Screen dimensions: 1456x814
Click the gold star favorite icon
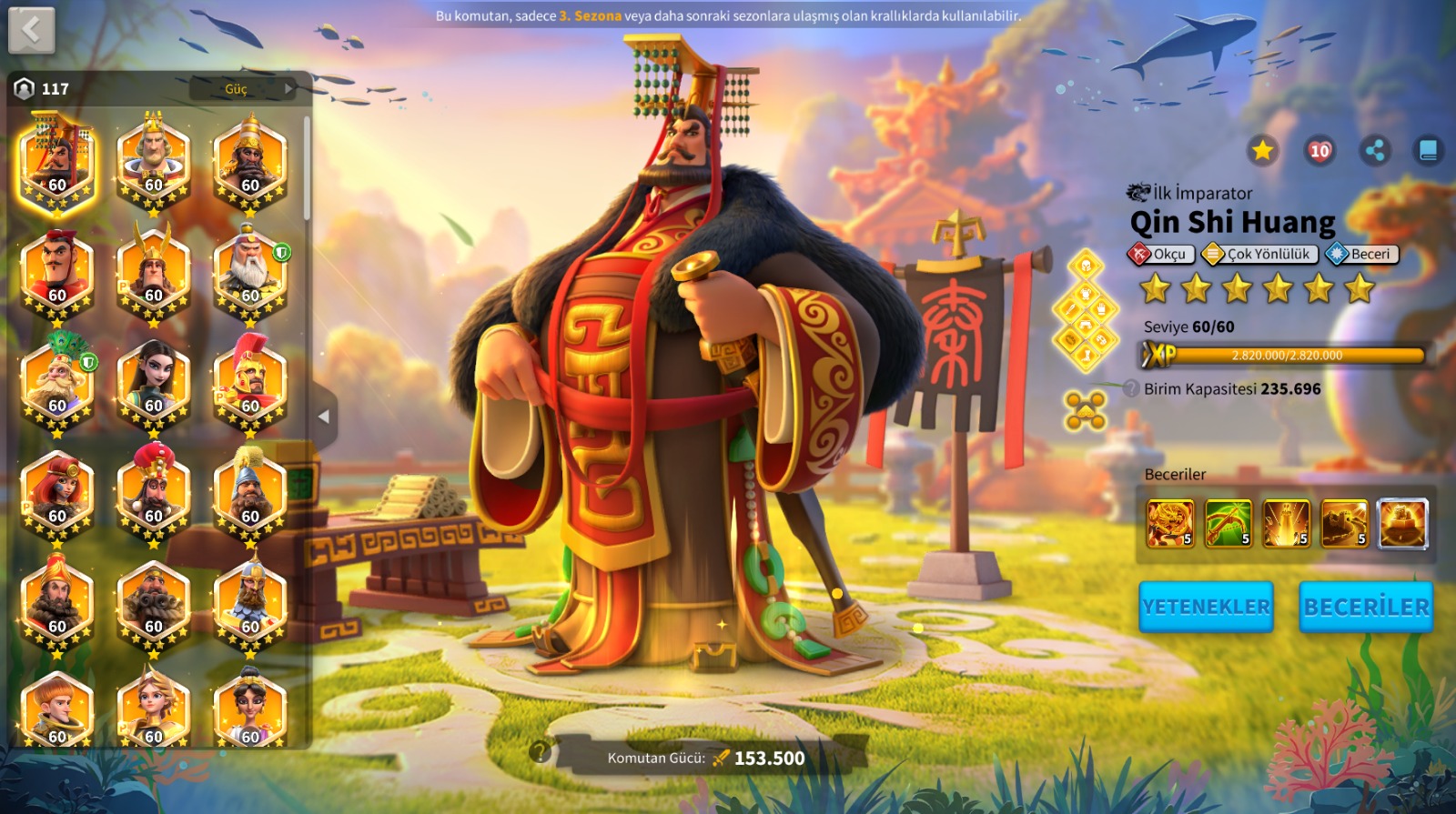click(x=1262, y=150)
